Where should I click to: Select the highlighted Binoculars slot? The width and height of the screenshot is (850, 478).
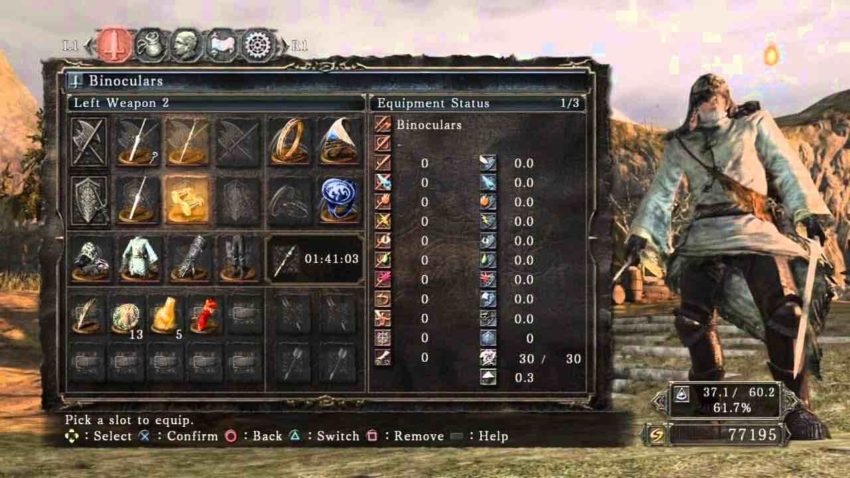click(x=187, y=201)
